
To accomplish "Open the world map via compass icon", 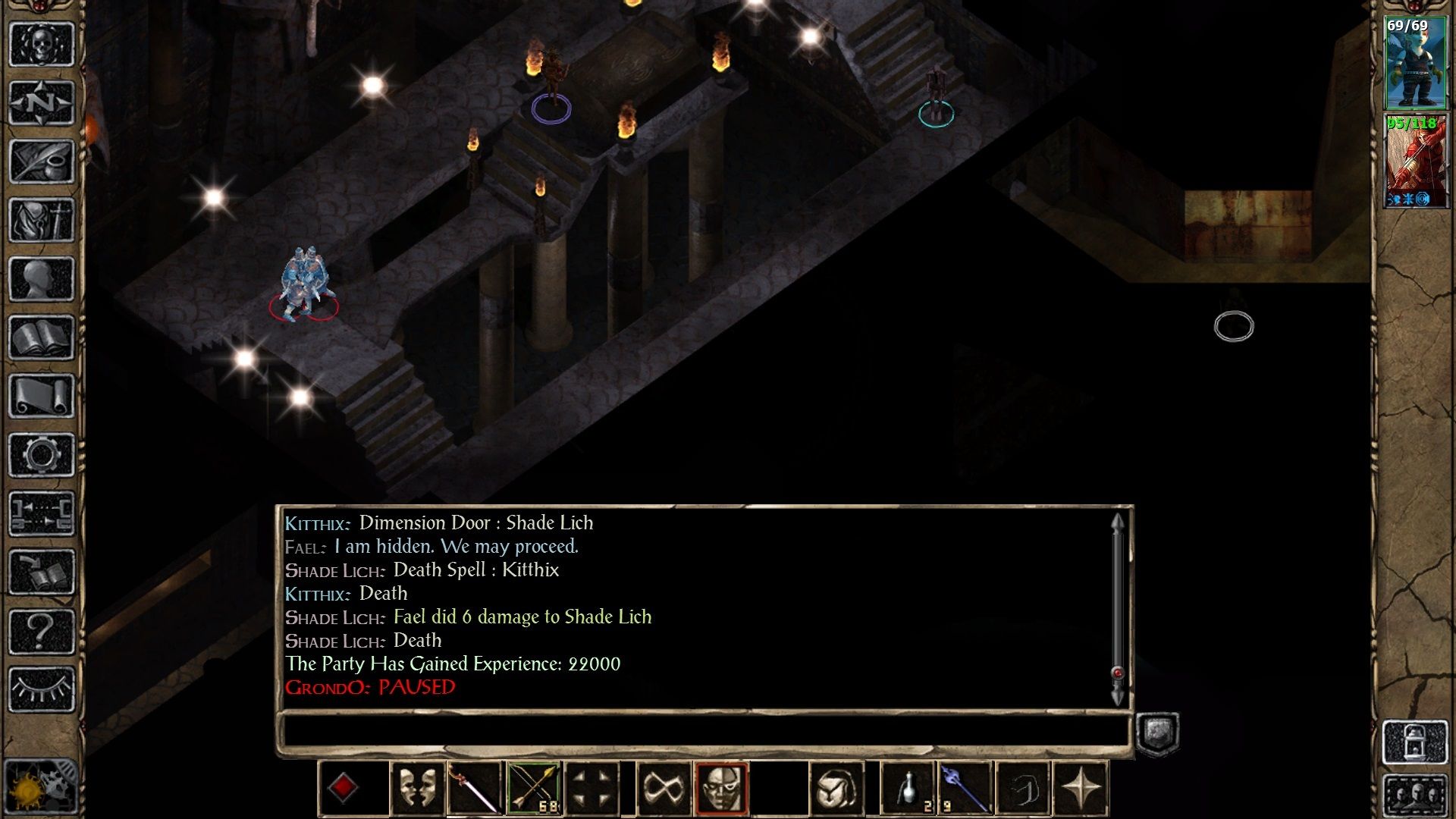I will [x=42, y=101].
